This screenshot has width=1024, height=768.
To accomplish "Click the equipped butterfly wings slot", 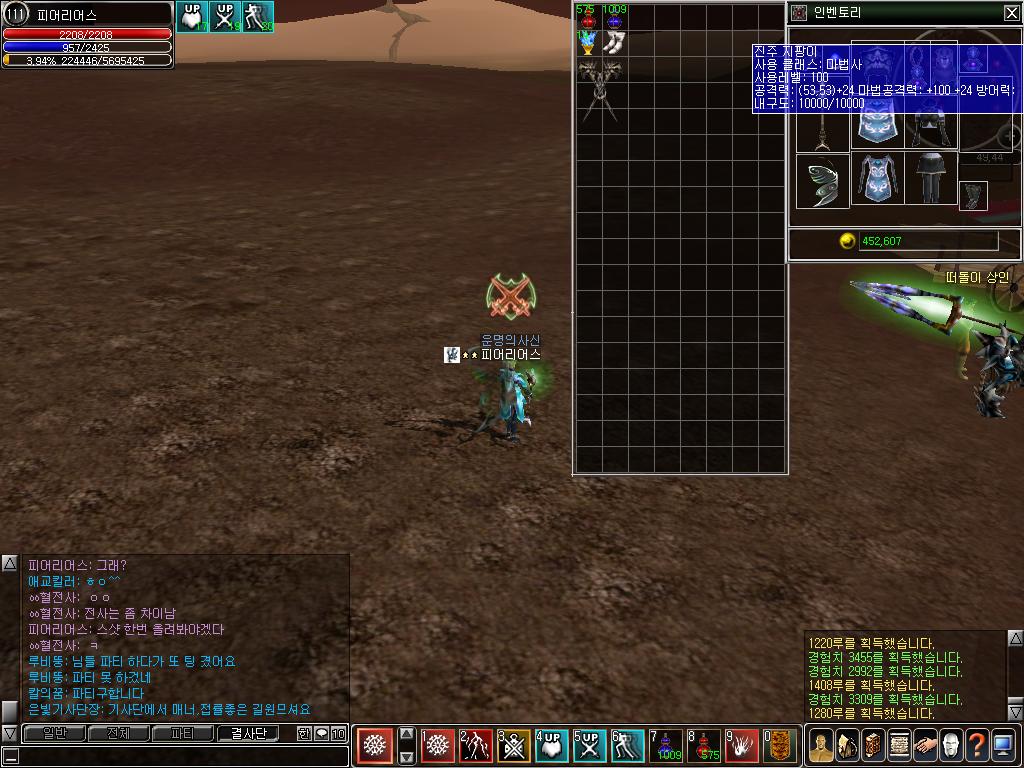I will (x=822, y=181).
